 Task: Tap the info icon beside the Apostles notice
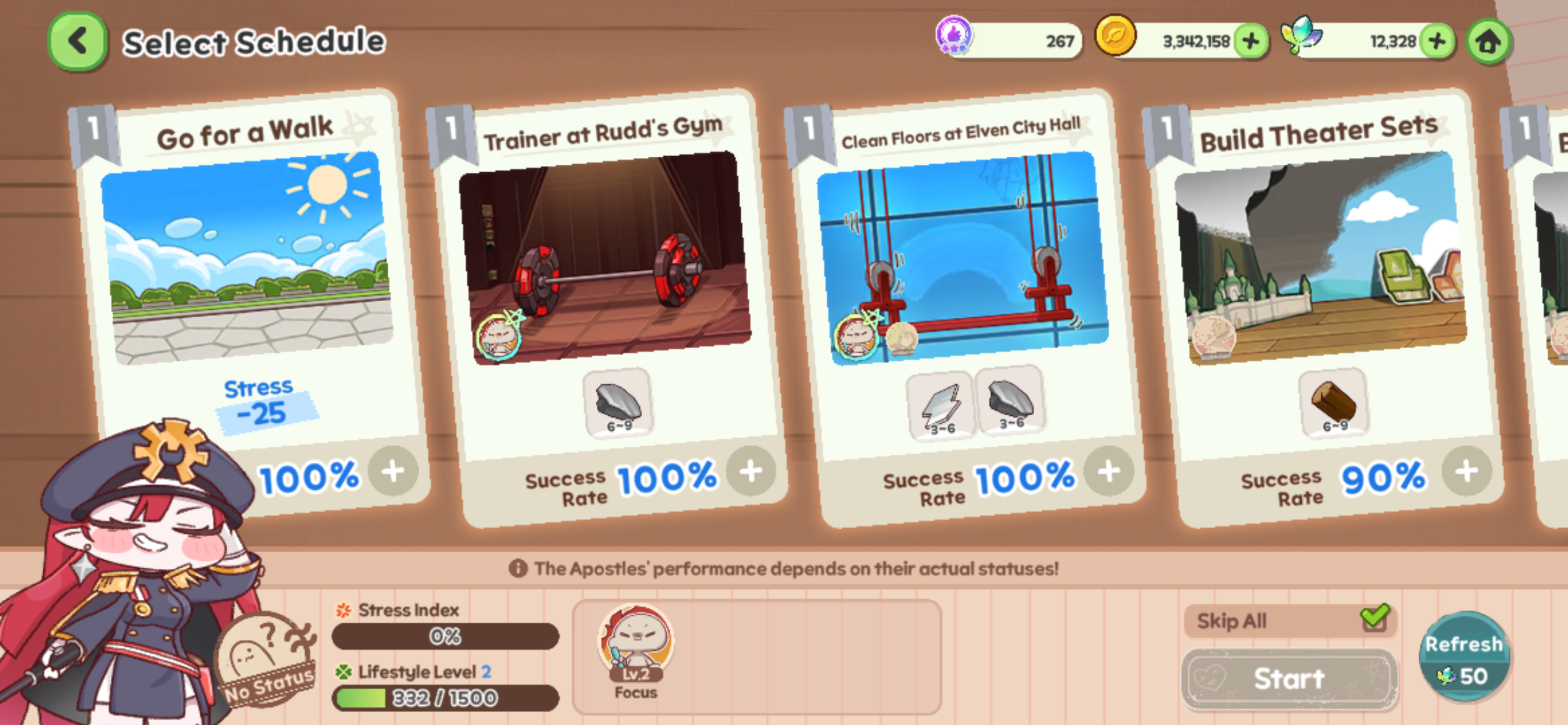518,568
